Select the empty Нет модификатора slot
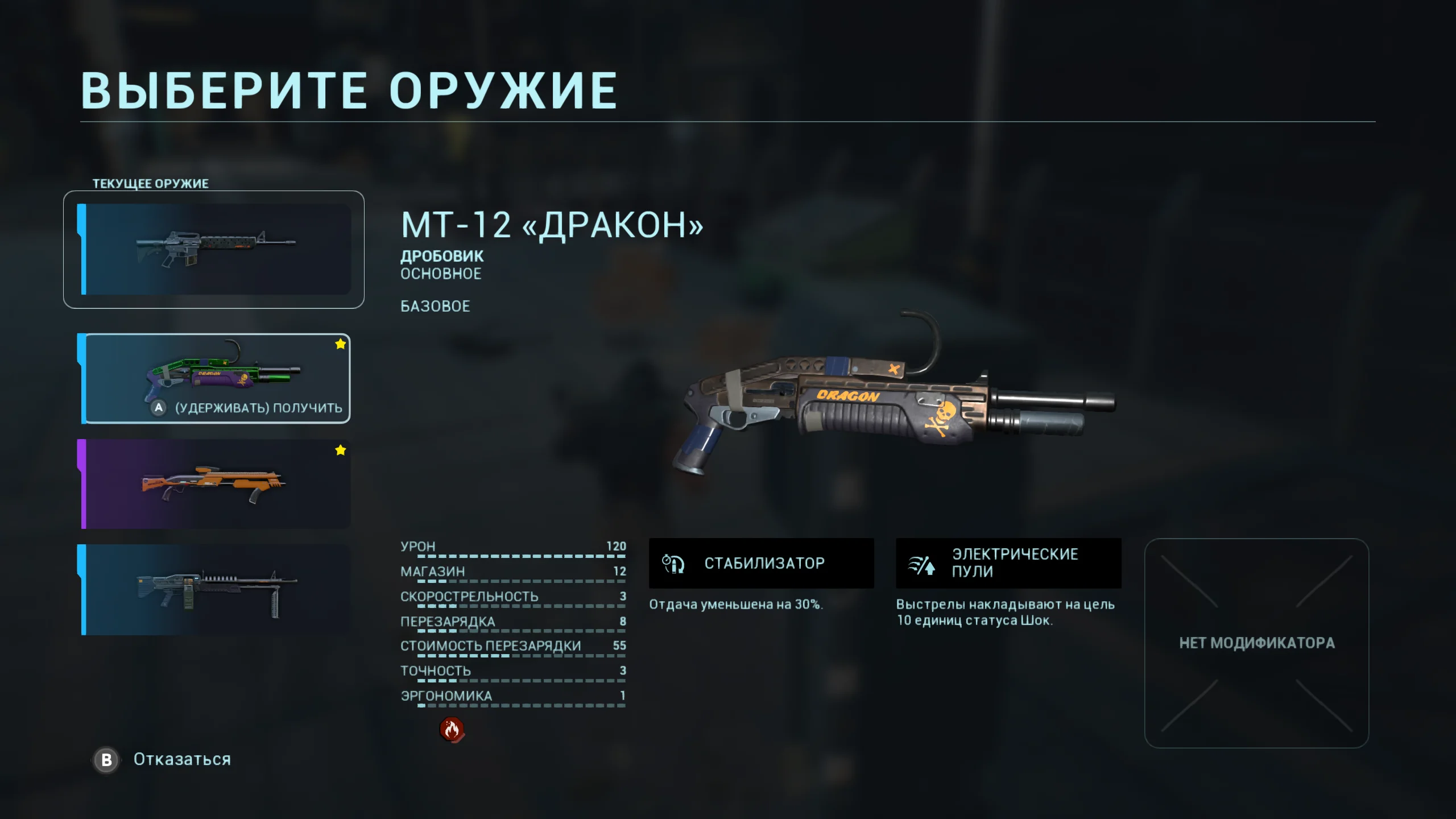The height and width of the screenshot is (819, 1456). pyautogui.click(x=1256, y=643)
